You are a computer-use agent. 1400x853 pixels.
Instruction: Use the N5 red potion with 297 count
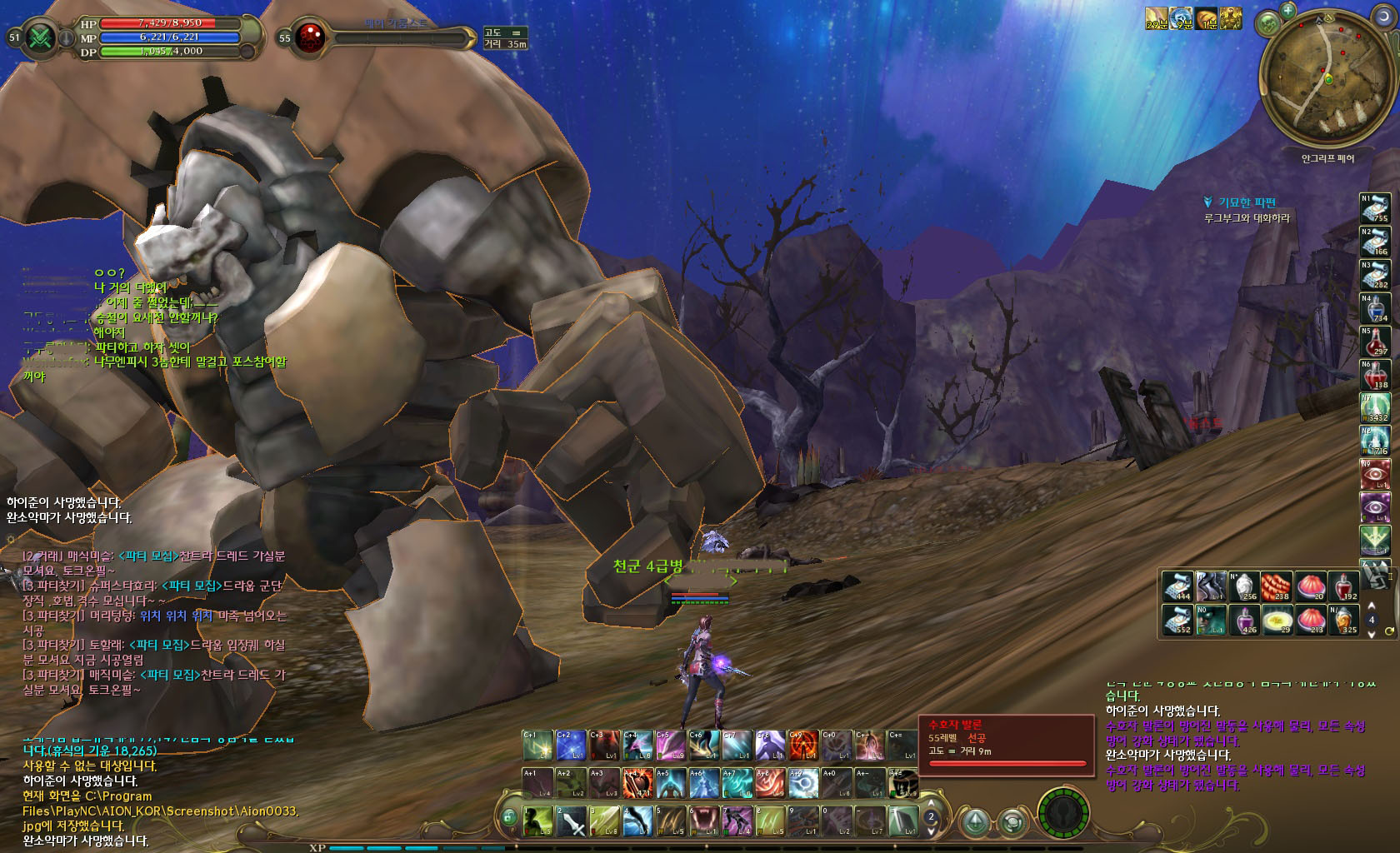tap(1375, 342)
